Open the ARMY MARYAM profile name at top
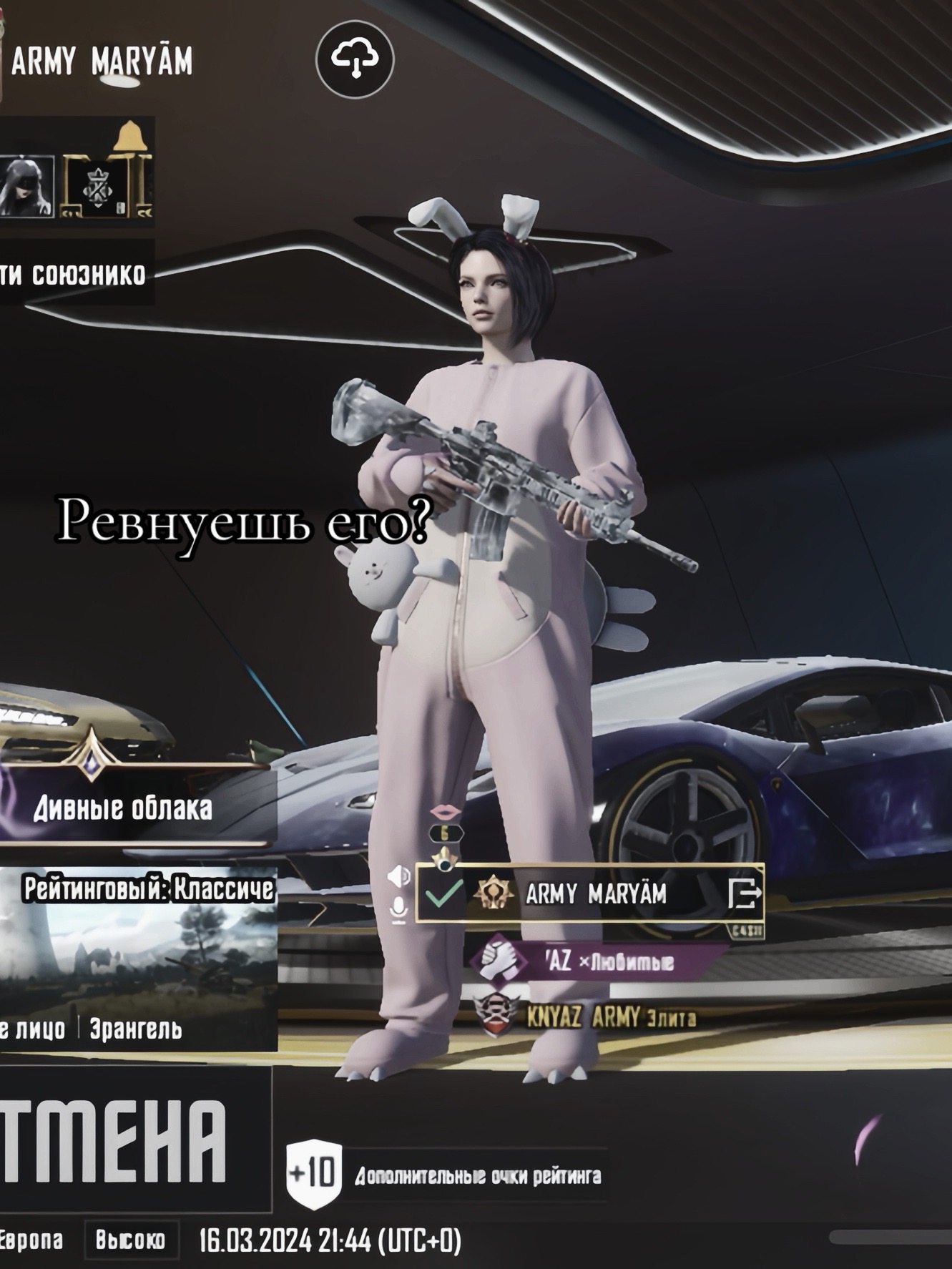This screenshot has width=952, height=1269. tap(102, 63)
